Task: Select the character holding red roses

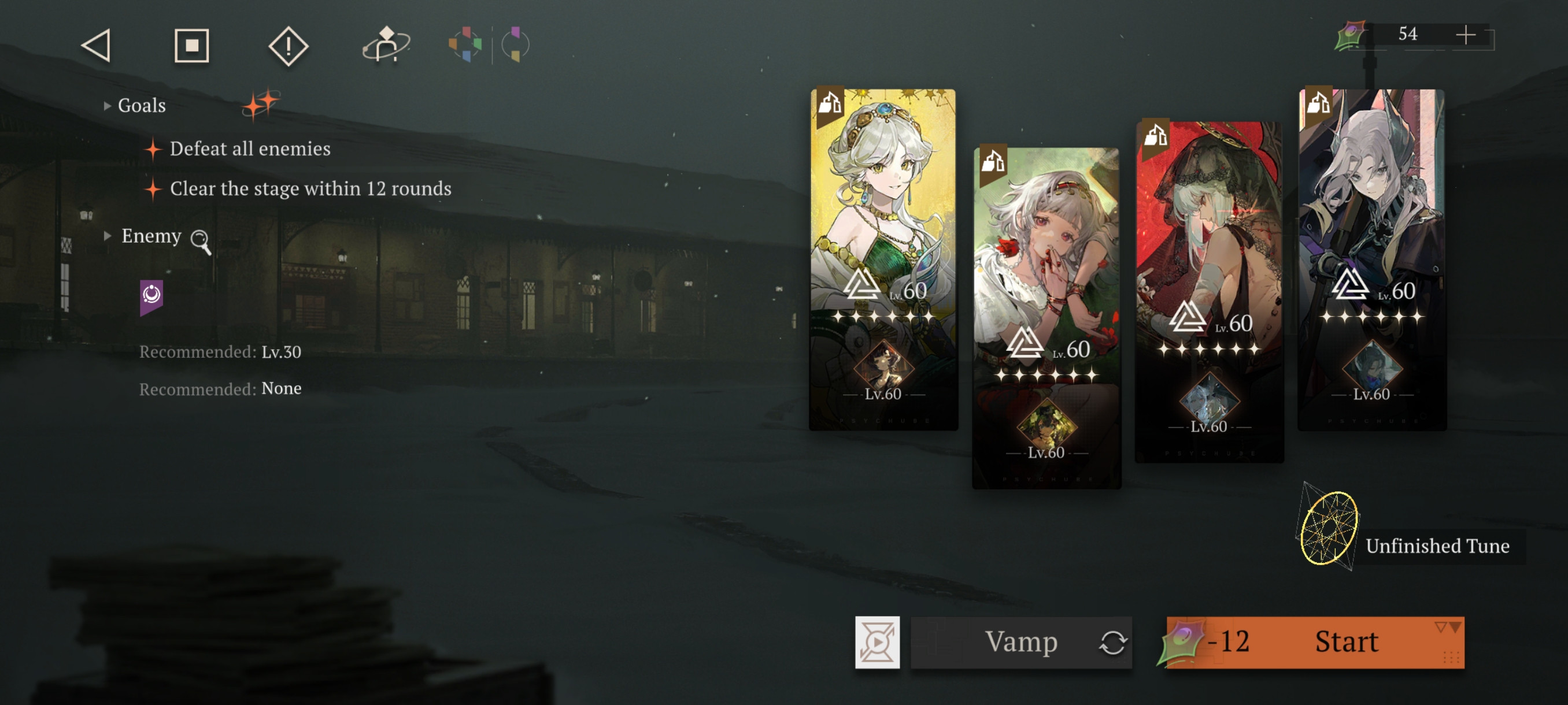Action: 1046,255
